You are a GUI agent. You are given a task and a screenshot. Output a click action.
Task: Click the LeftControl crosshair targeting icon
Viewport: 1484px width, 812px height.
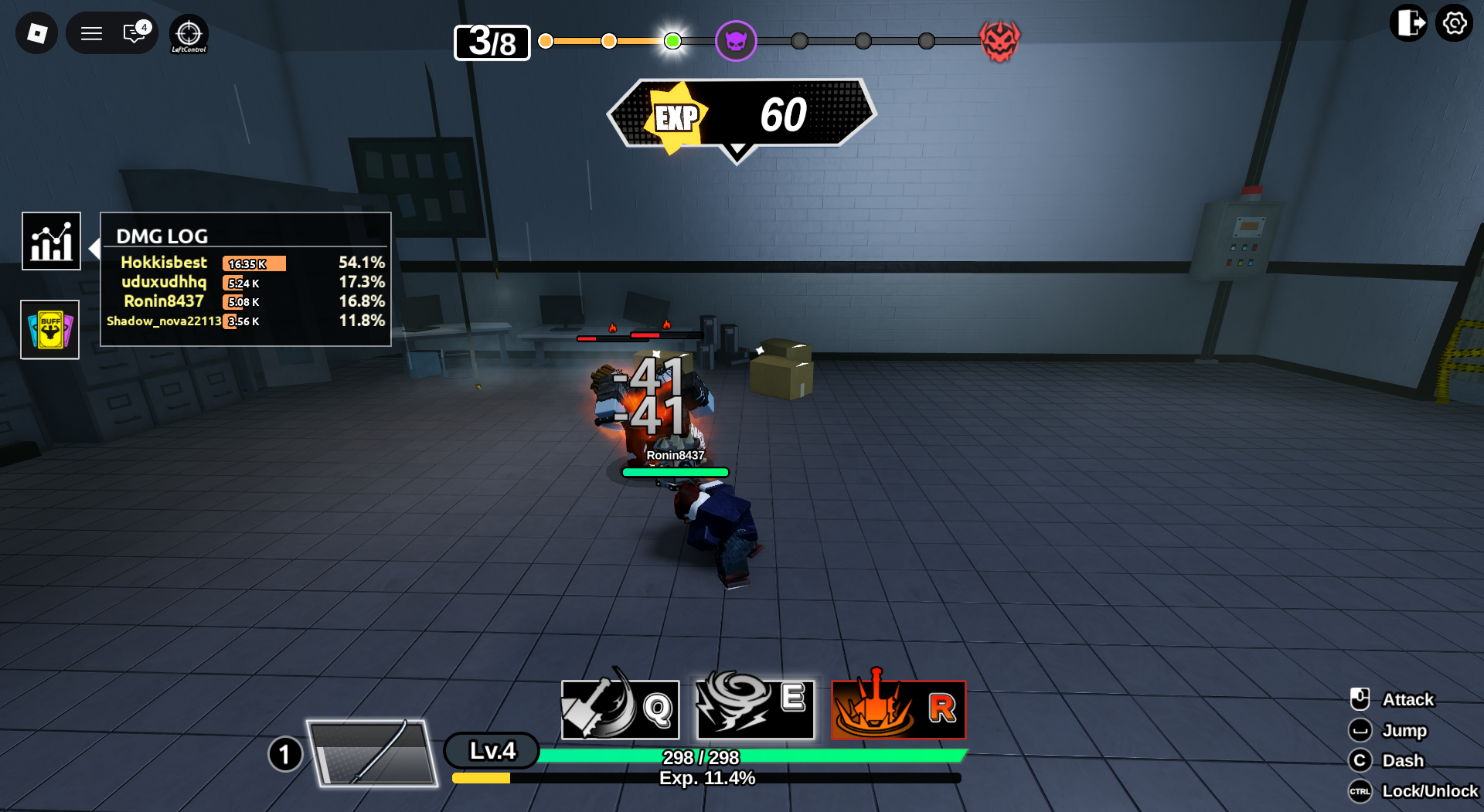(188, 33)
